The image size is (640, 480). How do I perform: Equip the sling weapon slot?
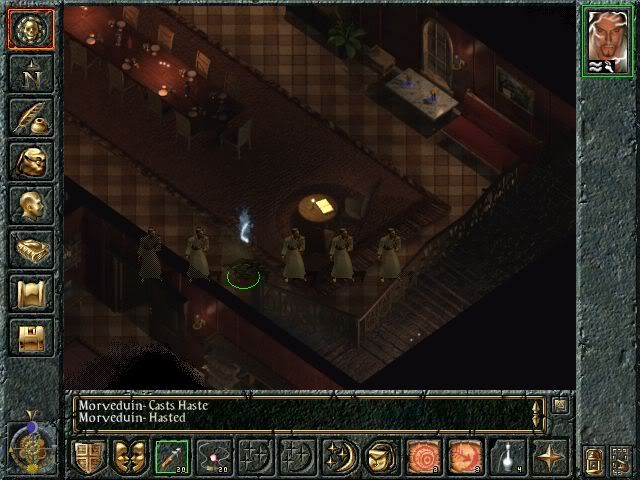214,456
